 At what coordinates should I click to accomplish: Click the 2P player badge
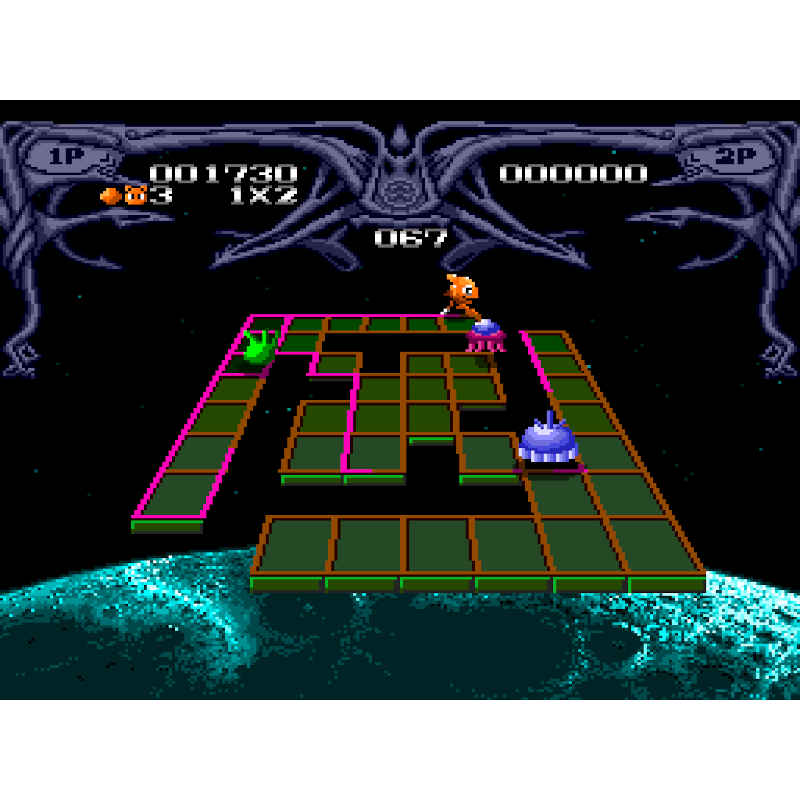[734, 157]
